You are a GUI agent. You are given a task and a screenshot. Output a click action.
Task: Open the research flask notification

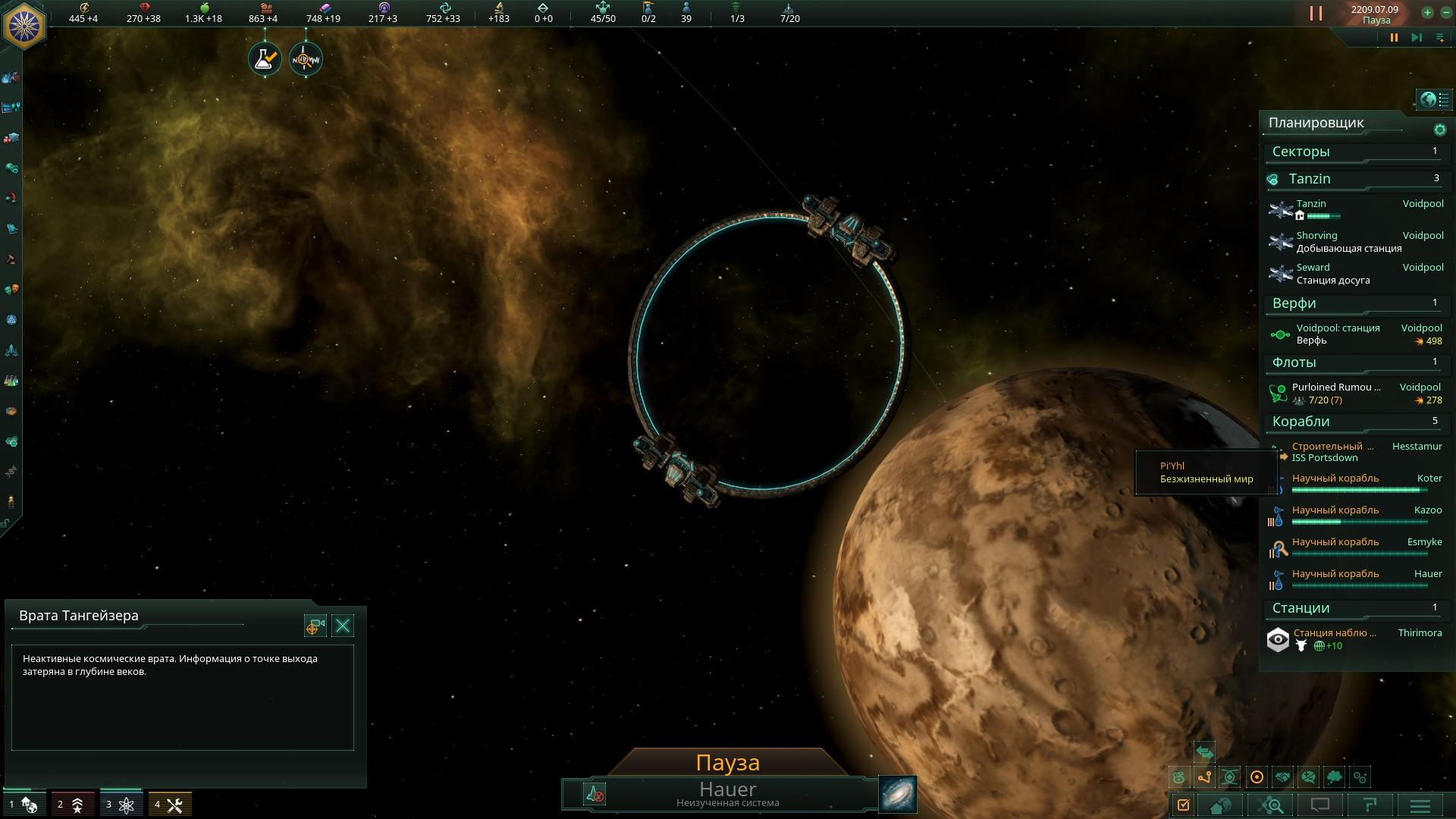265,59
